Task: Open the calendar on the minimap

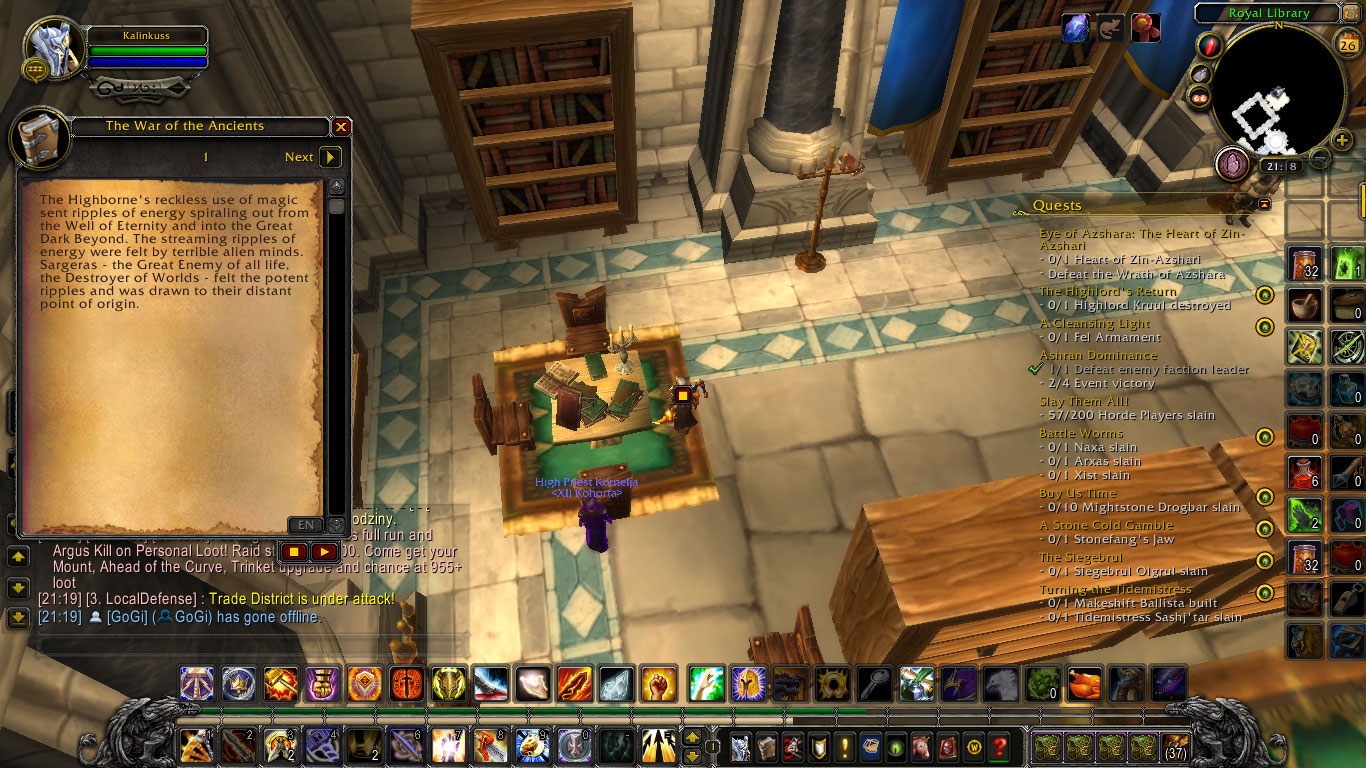Action: [x=1349, y=43]
